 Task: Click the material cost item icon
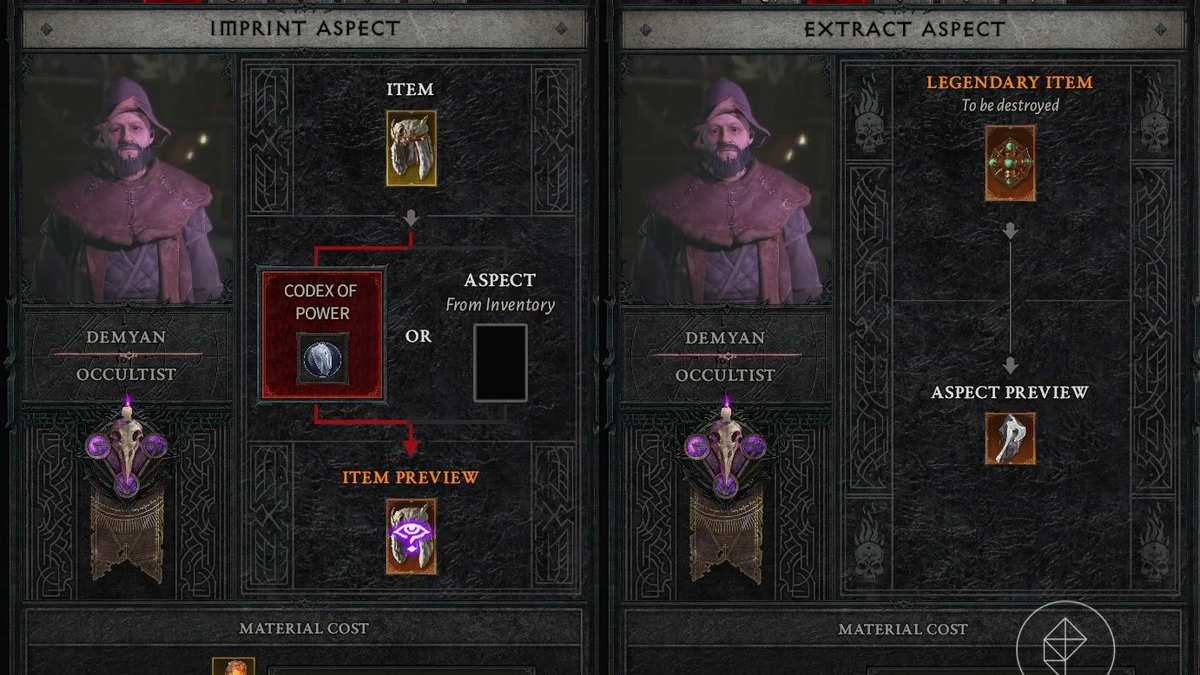click(x=233, y=666)
